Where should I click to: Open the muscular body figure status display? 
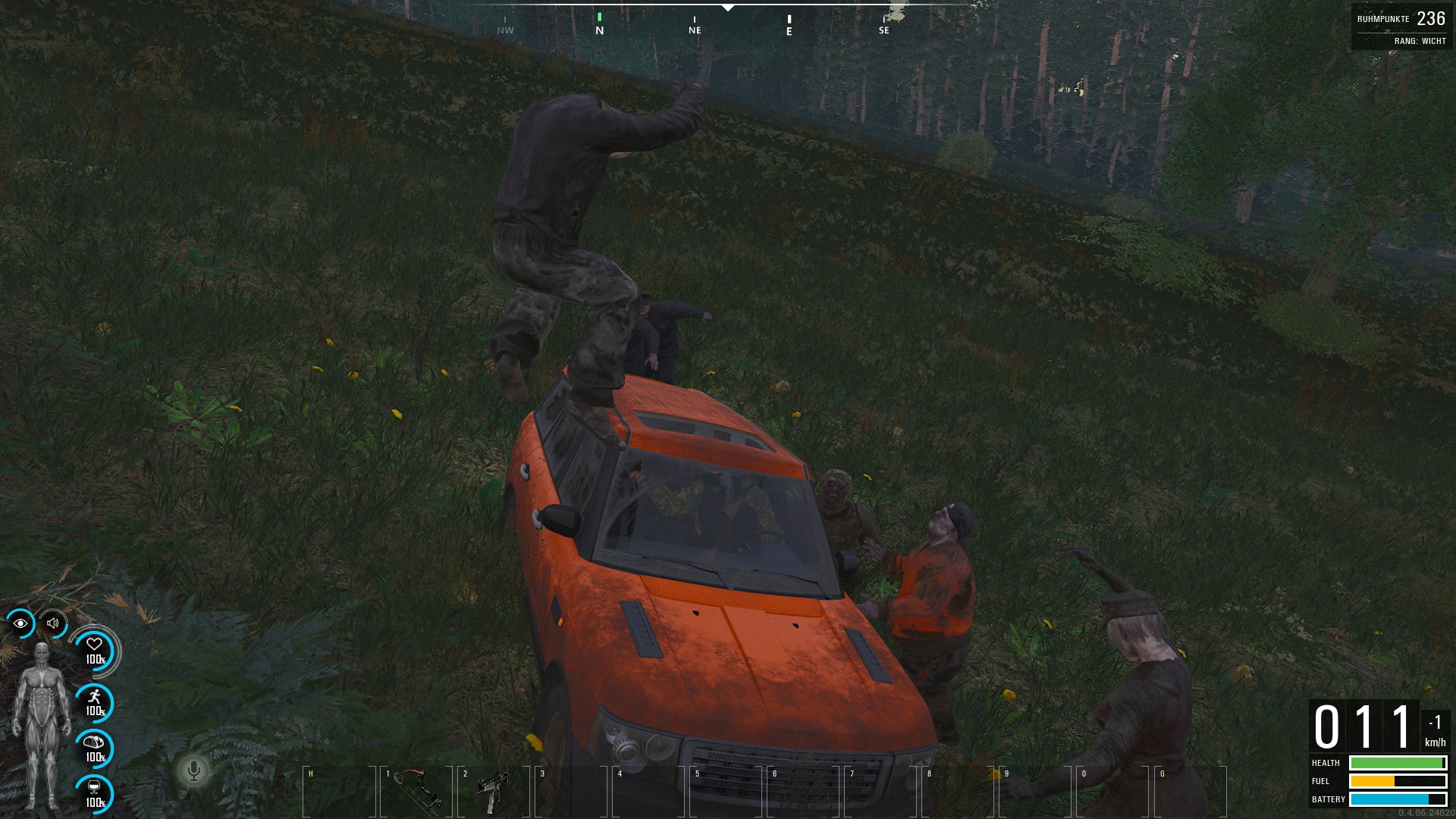41,726
